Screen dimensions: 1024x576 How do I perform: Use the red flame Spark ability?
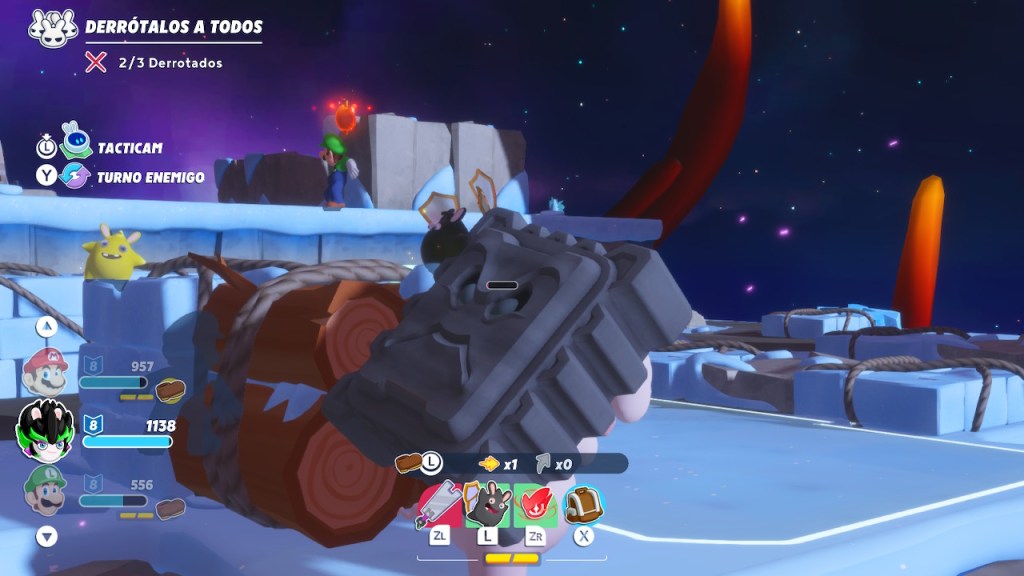(535, 505)
